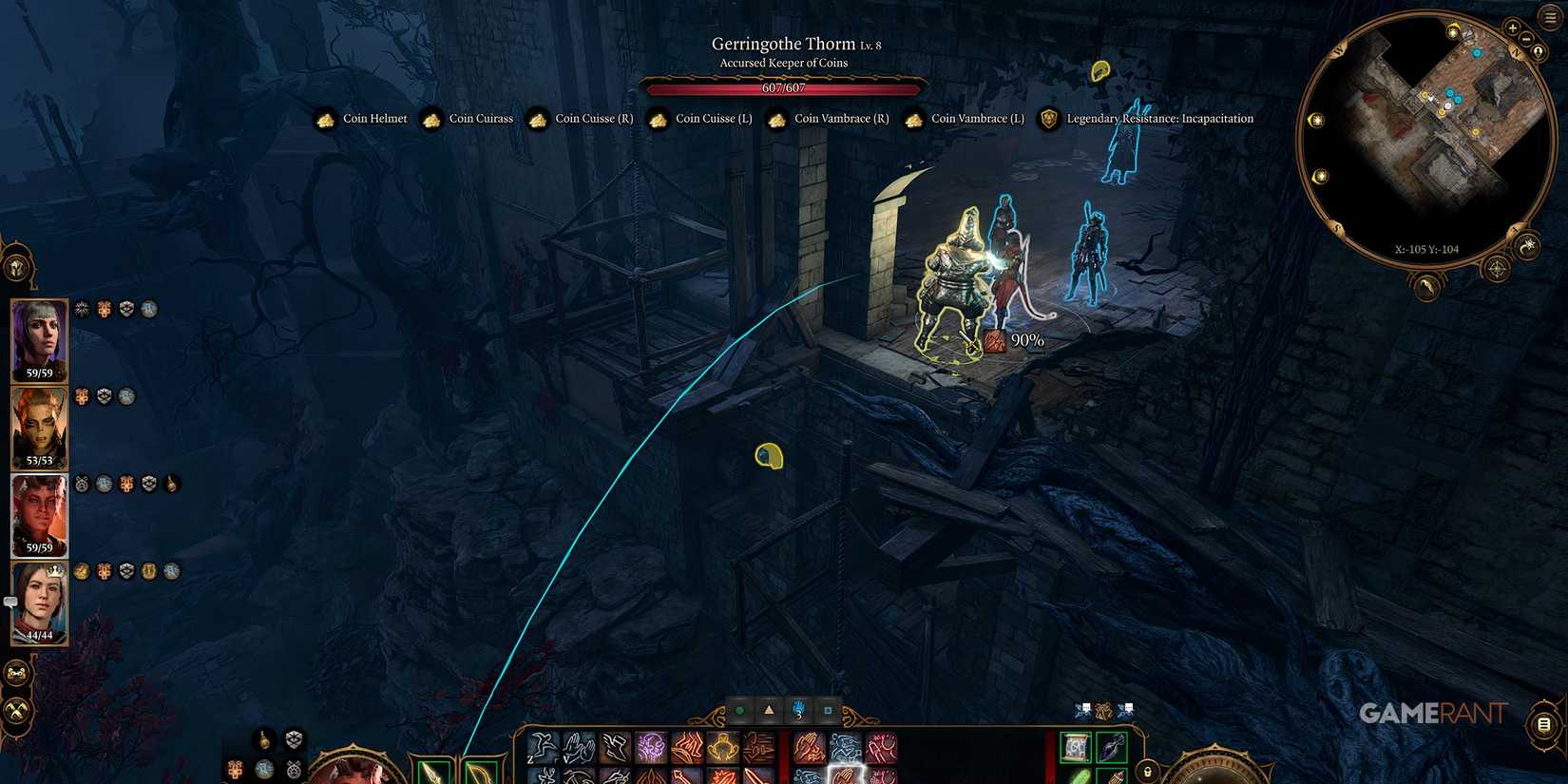The image size is (1568, 784).
Task: Click the Coin Vambrace (L) status entry
Action: point(914,119)
